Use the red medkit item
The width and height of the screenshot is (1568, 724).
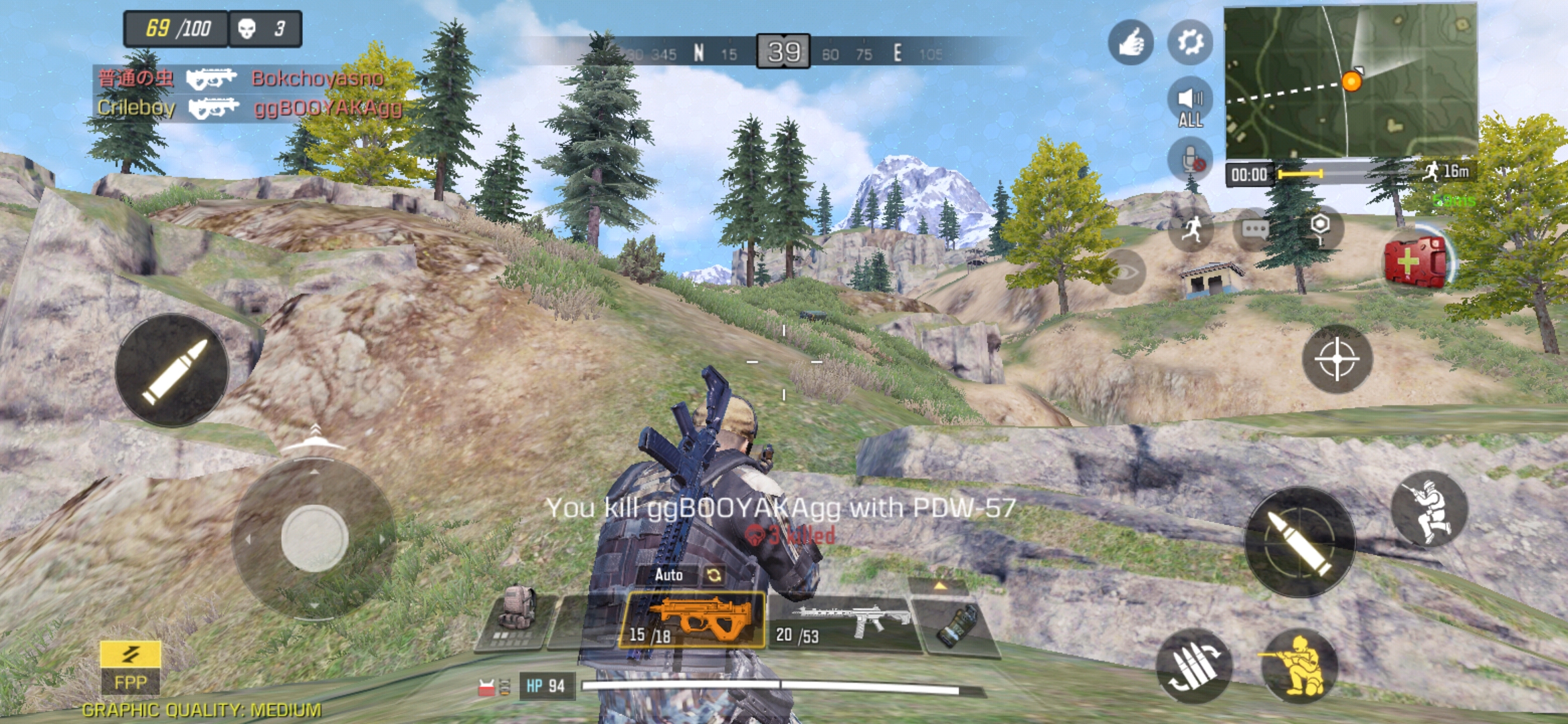1415,261
